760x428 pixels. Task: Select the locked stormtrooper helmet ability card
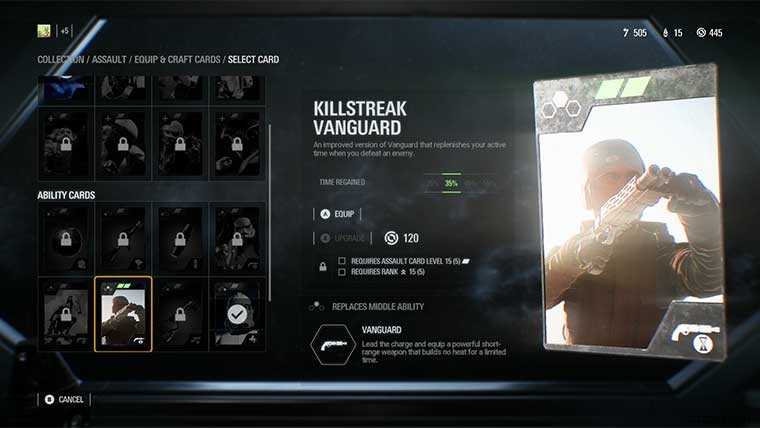point(237,240)
